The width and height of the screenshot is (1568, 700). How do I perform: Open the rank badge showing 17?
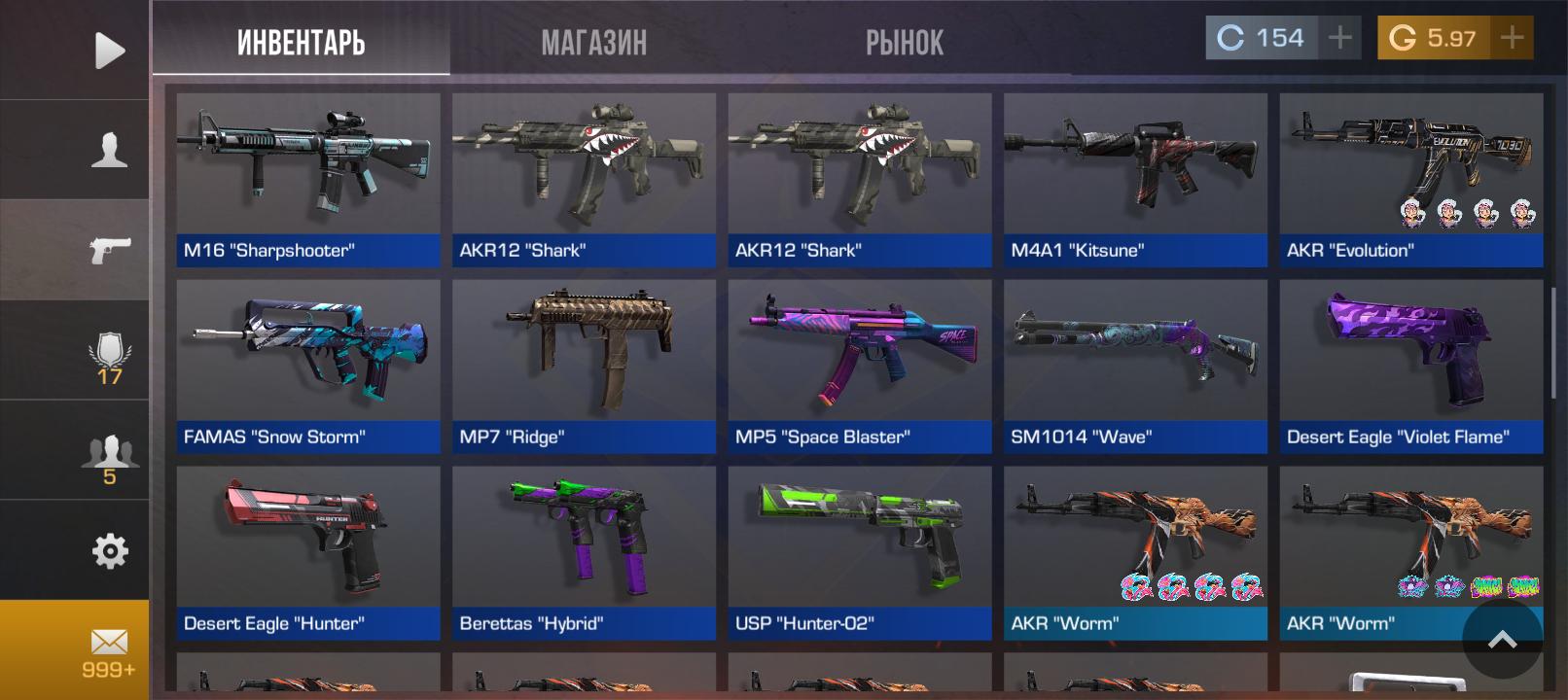click(109, 357)
